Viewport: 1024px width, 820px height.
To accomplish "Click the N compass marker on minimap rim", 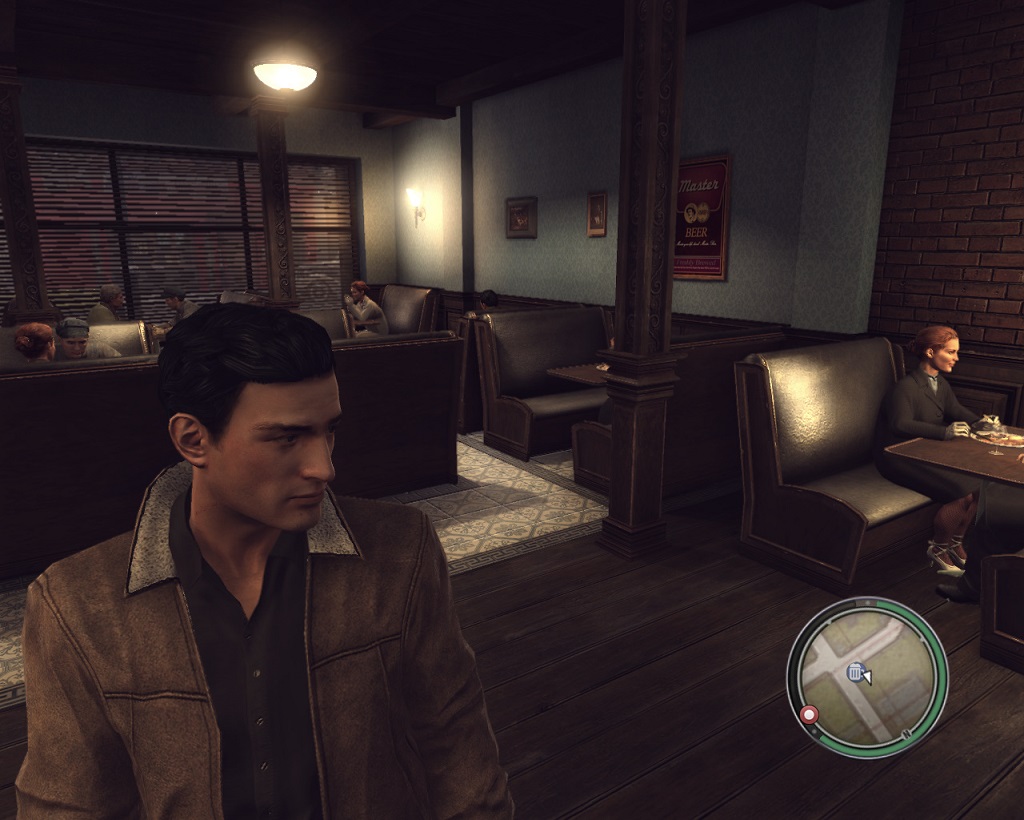I will pos(908,737).
